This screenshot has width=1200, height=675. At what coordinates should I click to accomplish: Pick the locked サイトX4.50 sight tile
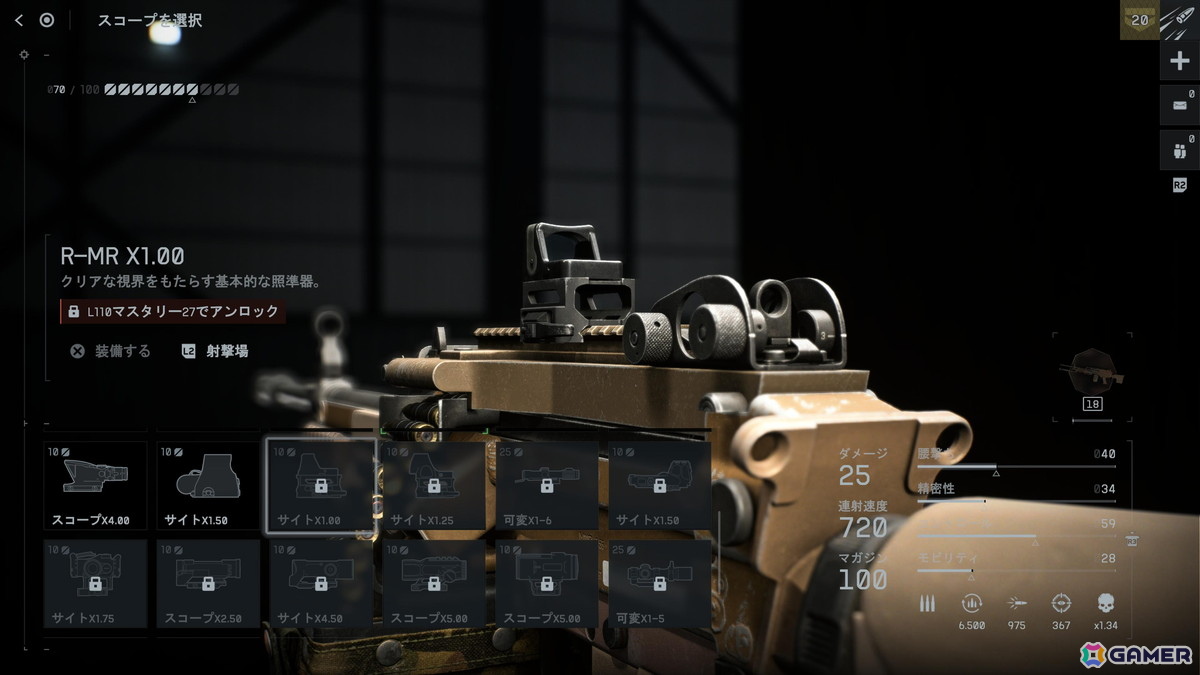pos(320,584)
